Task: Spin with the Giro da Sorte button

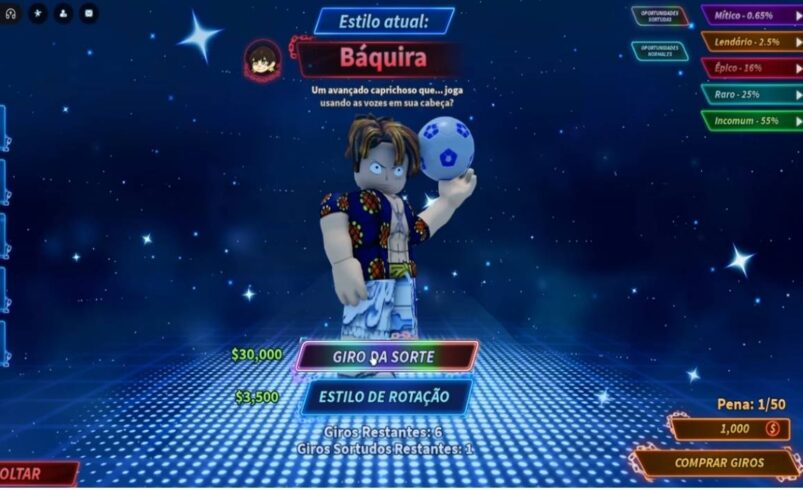Action: tap(386, 356)
